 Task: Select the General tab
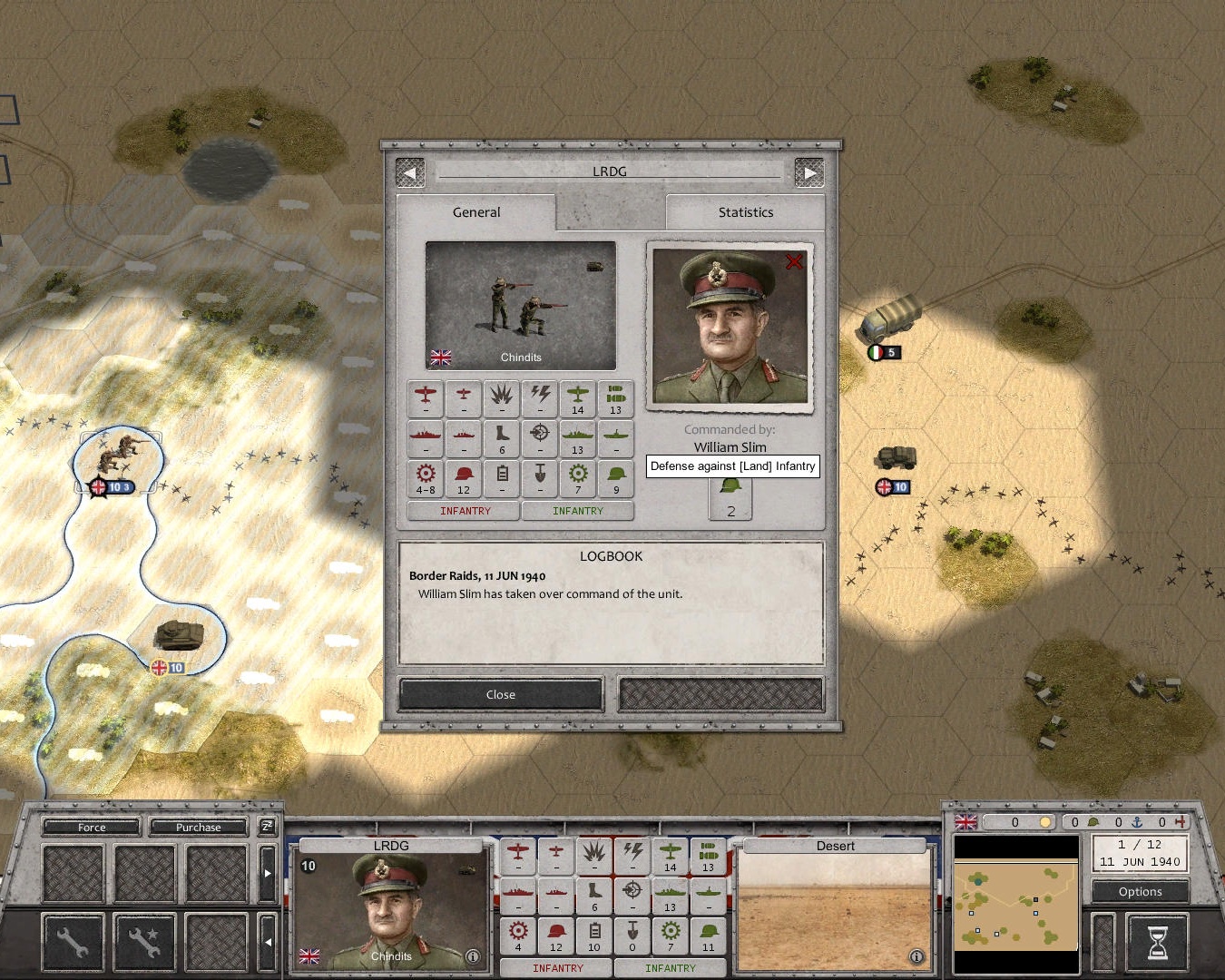point(475,212)
